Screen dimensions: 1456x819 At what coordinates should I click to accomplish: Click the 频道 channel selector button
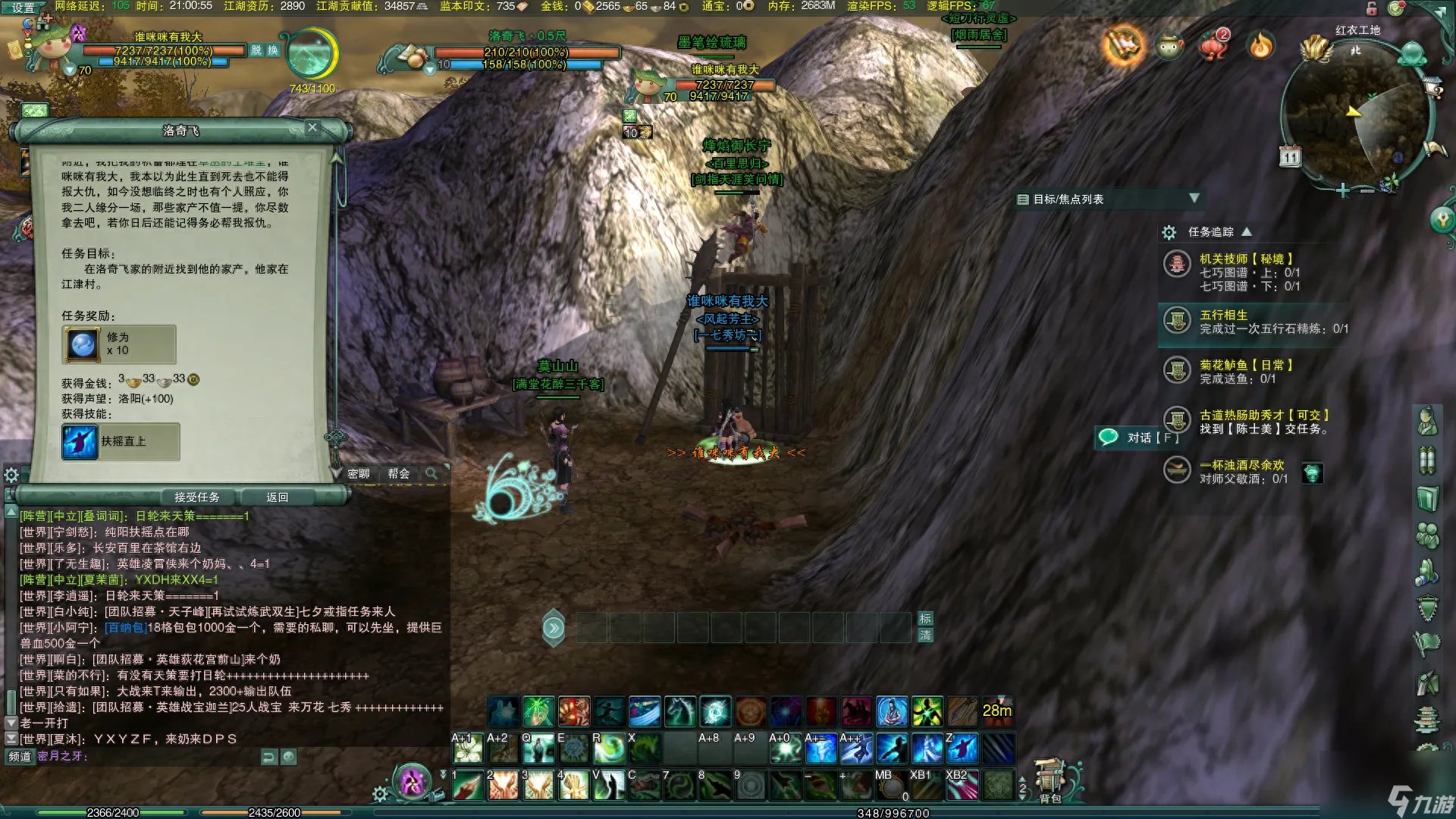pos(20,756)
